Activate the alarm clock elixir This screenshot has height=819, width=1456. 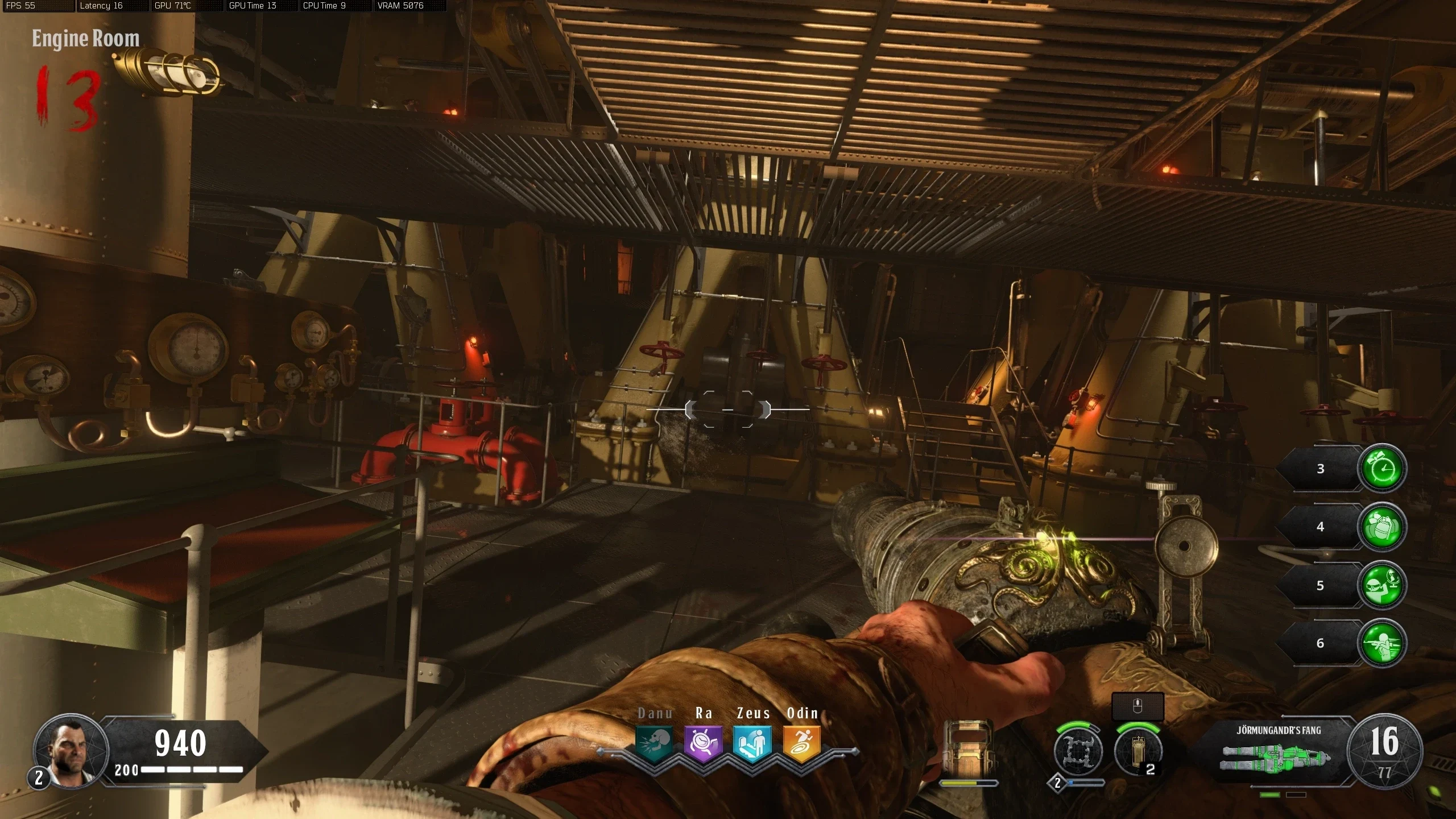coord(1381,469)
